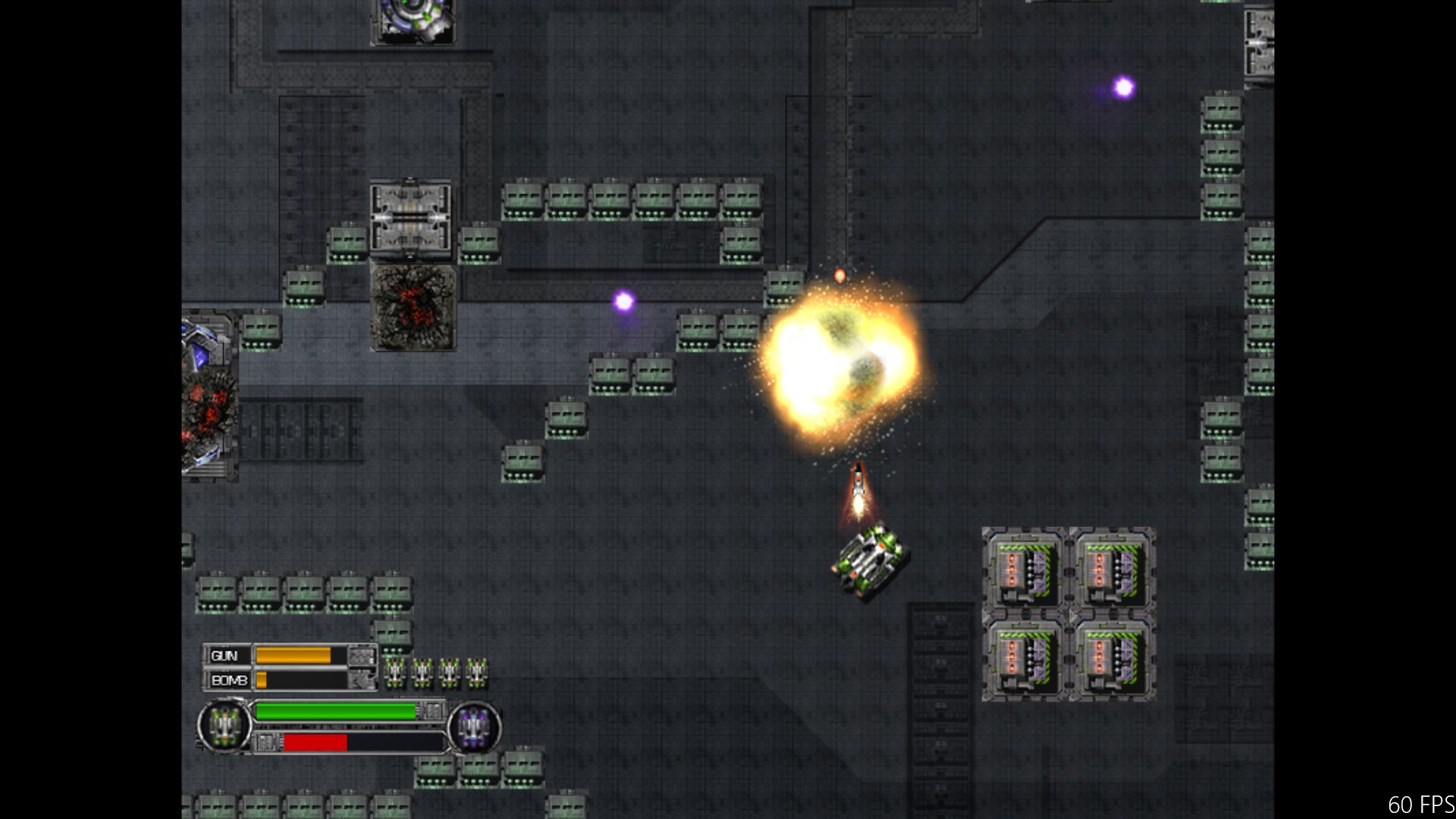Click the GUN weapon label

click(x=225, y=656)
